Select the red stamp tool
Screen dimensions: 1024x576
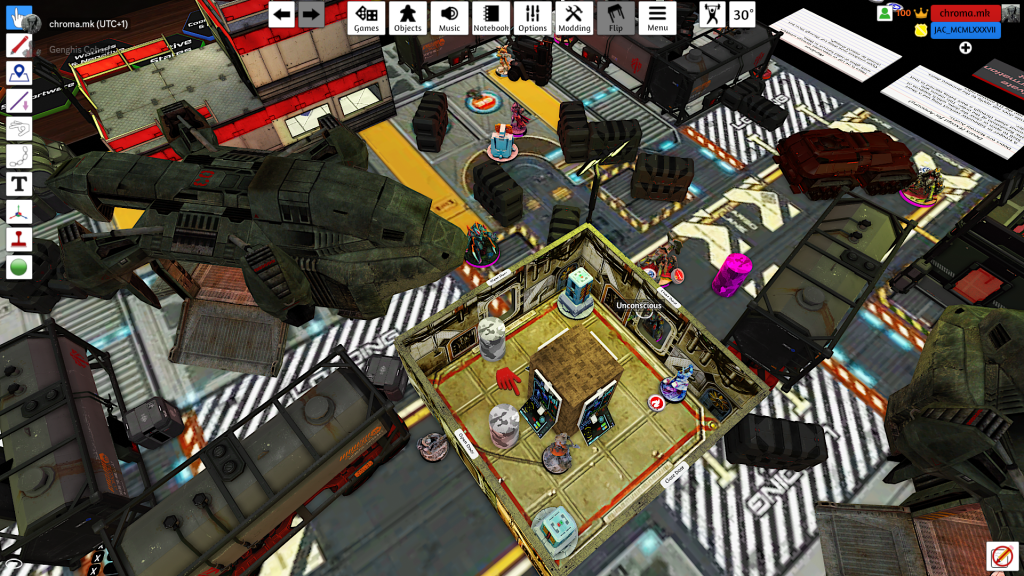click(19, 240)
